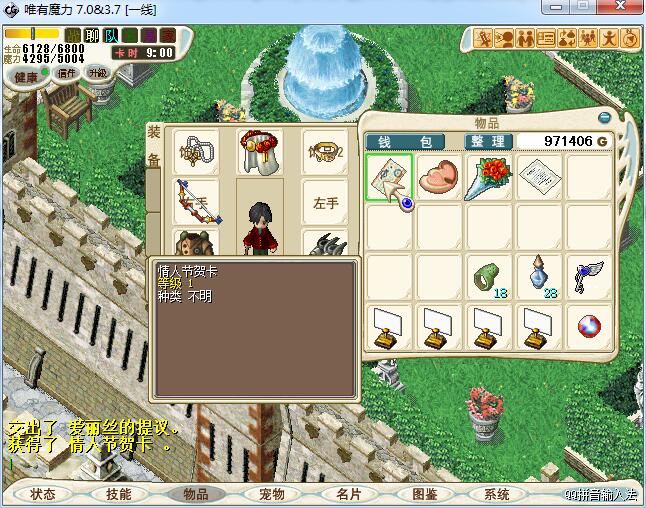Image resolution: width=646 pixels, height=508 pixels.
Task: Open the 系统 system menu
Action: pos(497,494)
